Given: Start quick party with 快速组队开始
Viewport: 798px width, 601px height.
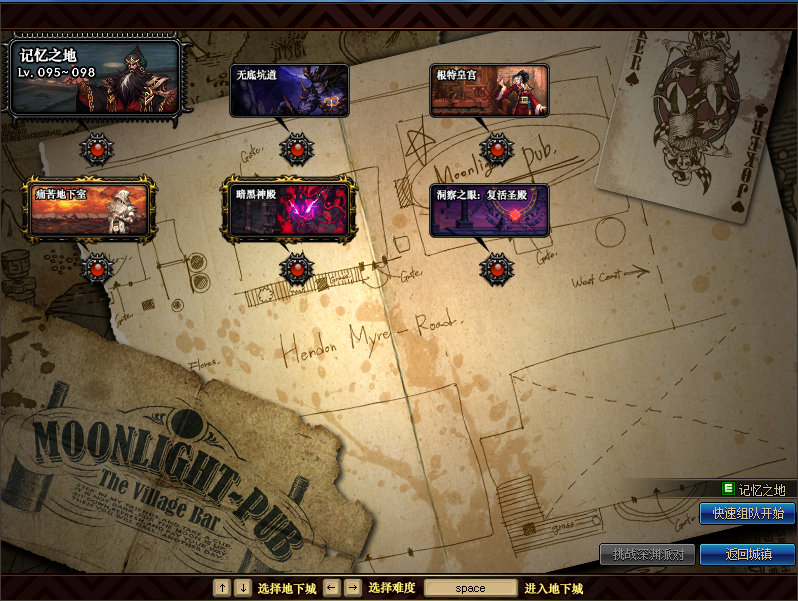Looking at the screenshot, I should click(747, 514).
